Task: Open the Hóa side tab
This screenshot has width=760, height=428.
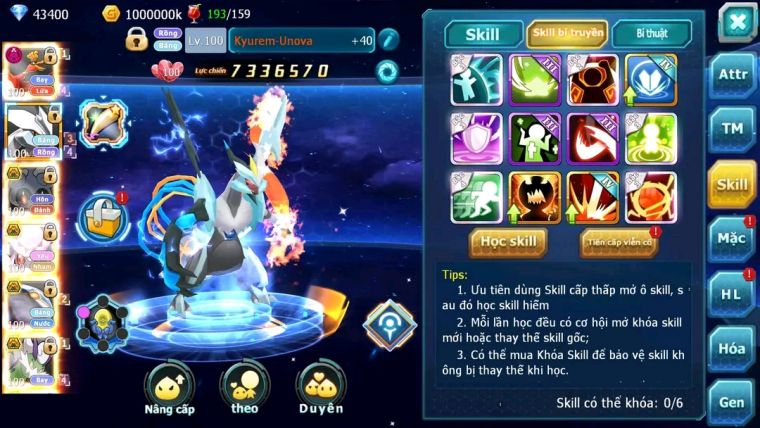Action: [732, 348]
